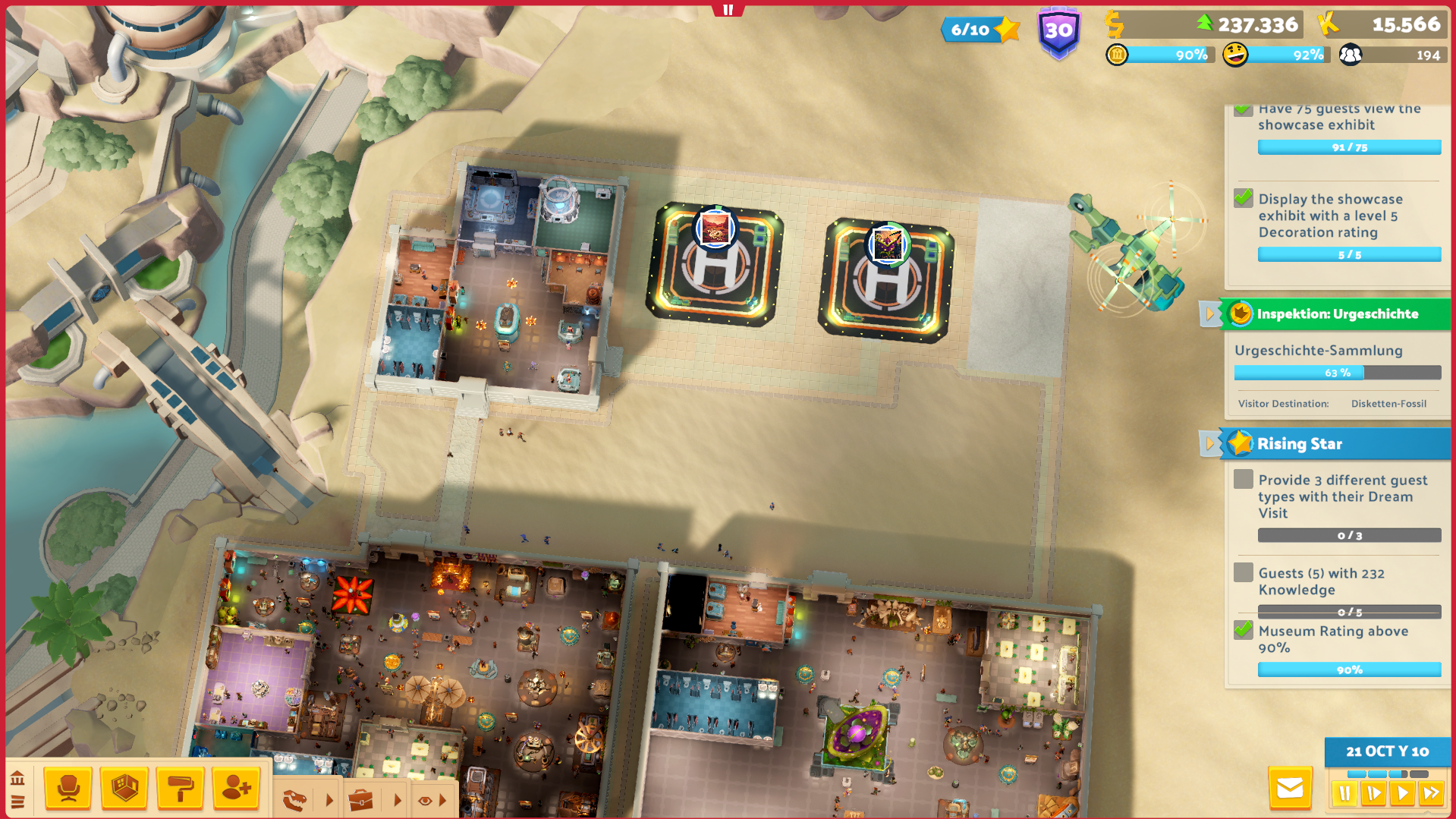The width and height of the screenshot is (1456, 819).
Task: Open the staff hiring menu
Action: pyautogui.click(x=237, y=788)
